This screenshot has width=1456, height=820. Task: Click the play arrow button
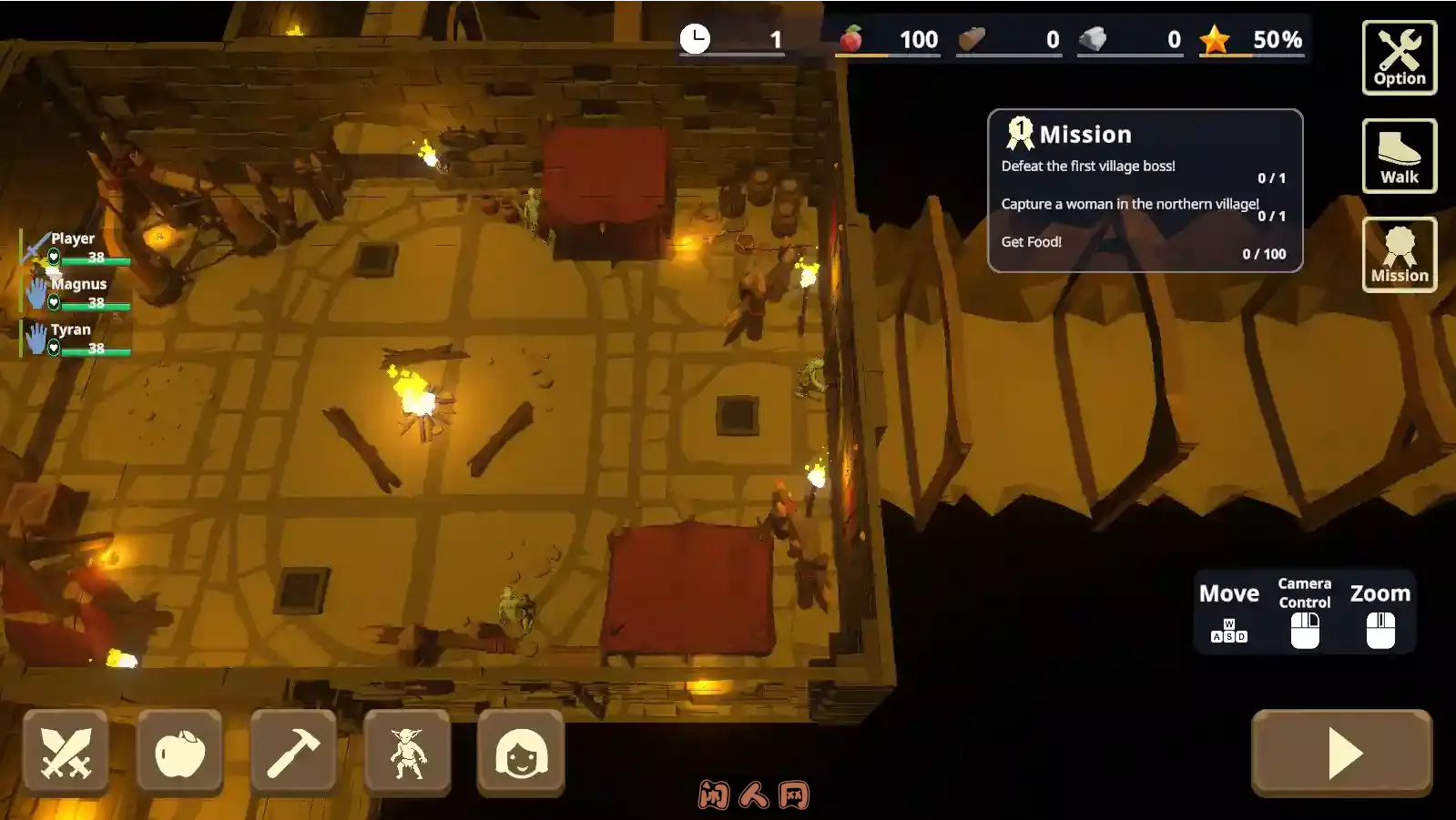[1341, 753]
